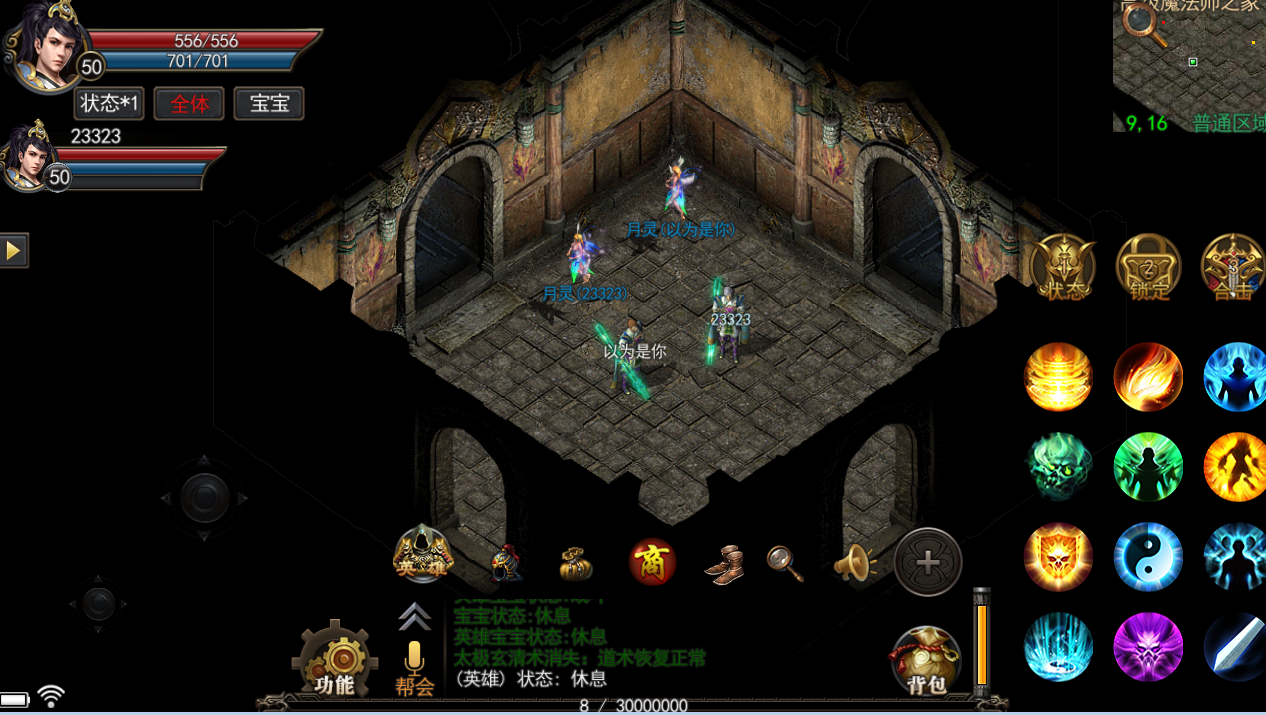This screenshot has width=1266, height=715.
Task: Trigger the 合击 combo attack icon
Action: tap(1234, 268)
